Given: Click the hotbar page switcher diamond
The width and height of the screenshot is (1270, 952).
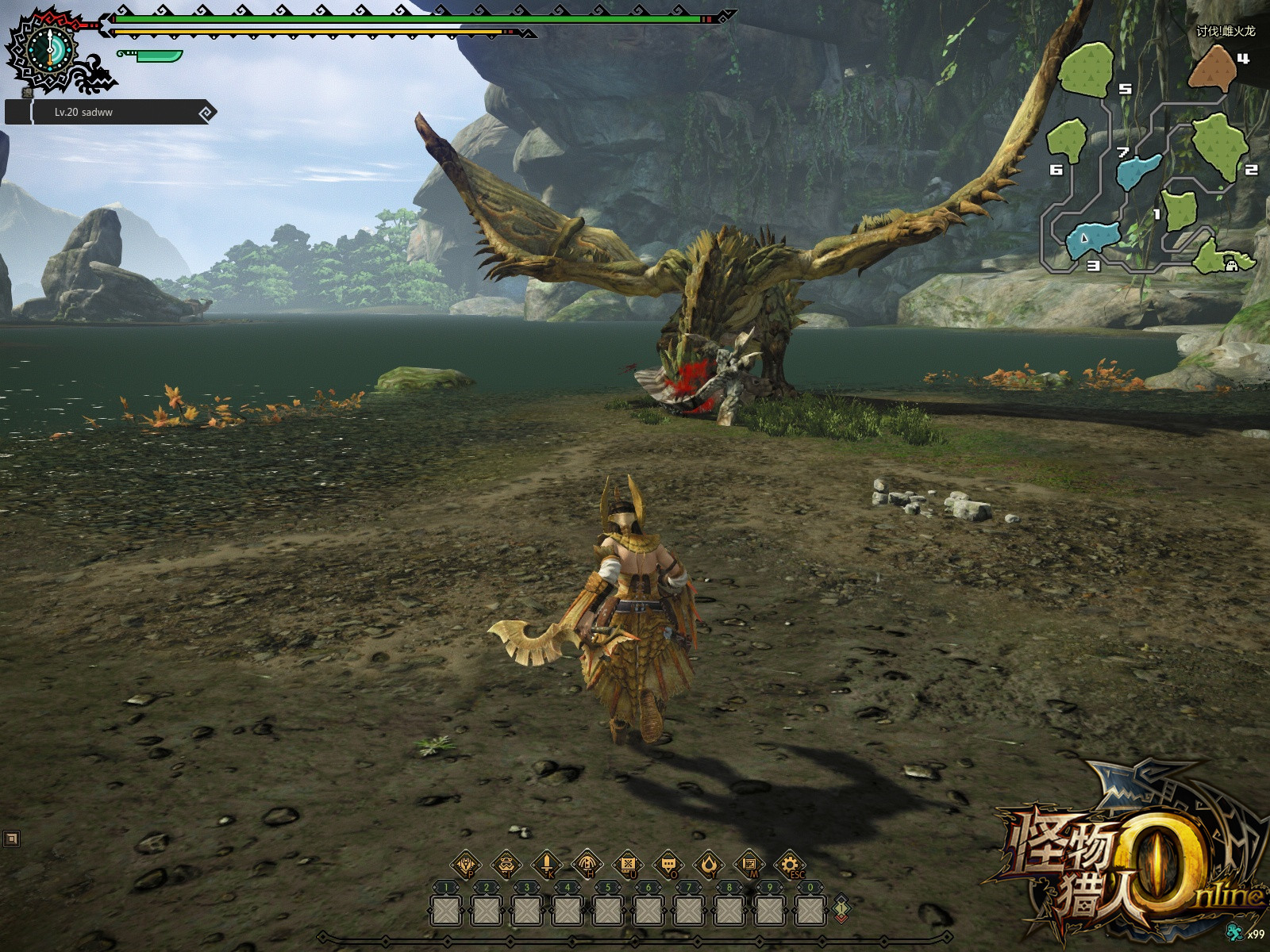Looking at the screenshot, I should (x=841, y=908).
